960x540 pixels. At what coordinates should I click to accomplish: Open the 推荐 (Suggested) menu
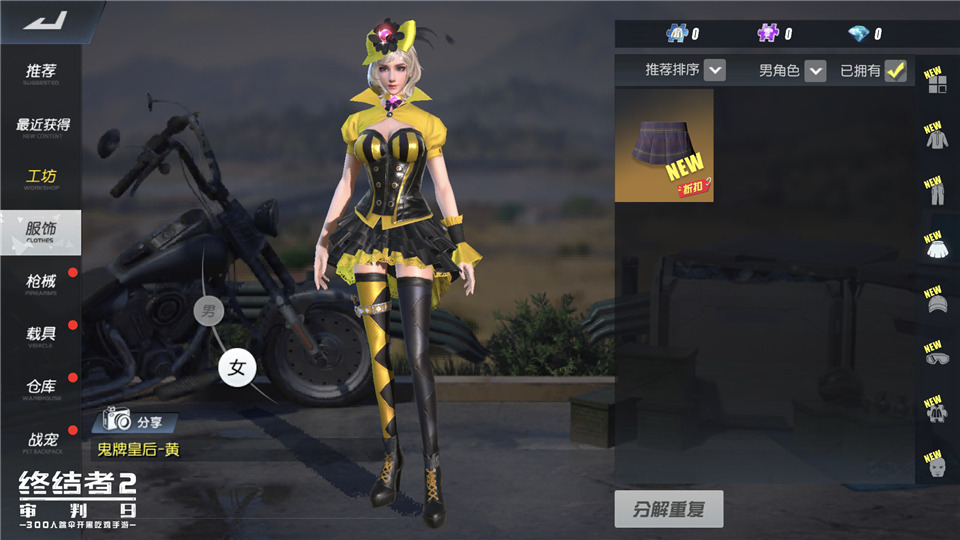click(x=41, y=73)
